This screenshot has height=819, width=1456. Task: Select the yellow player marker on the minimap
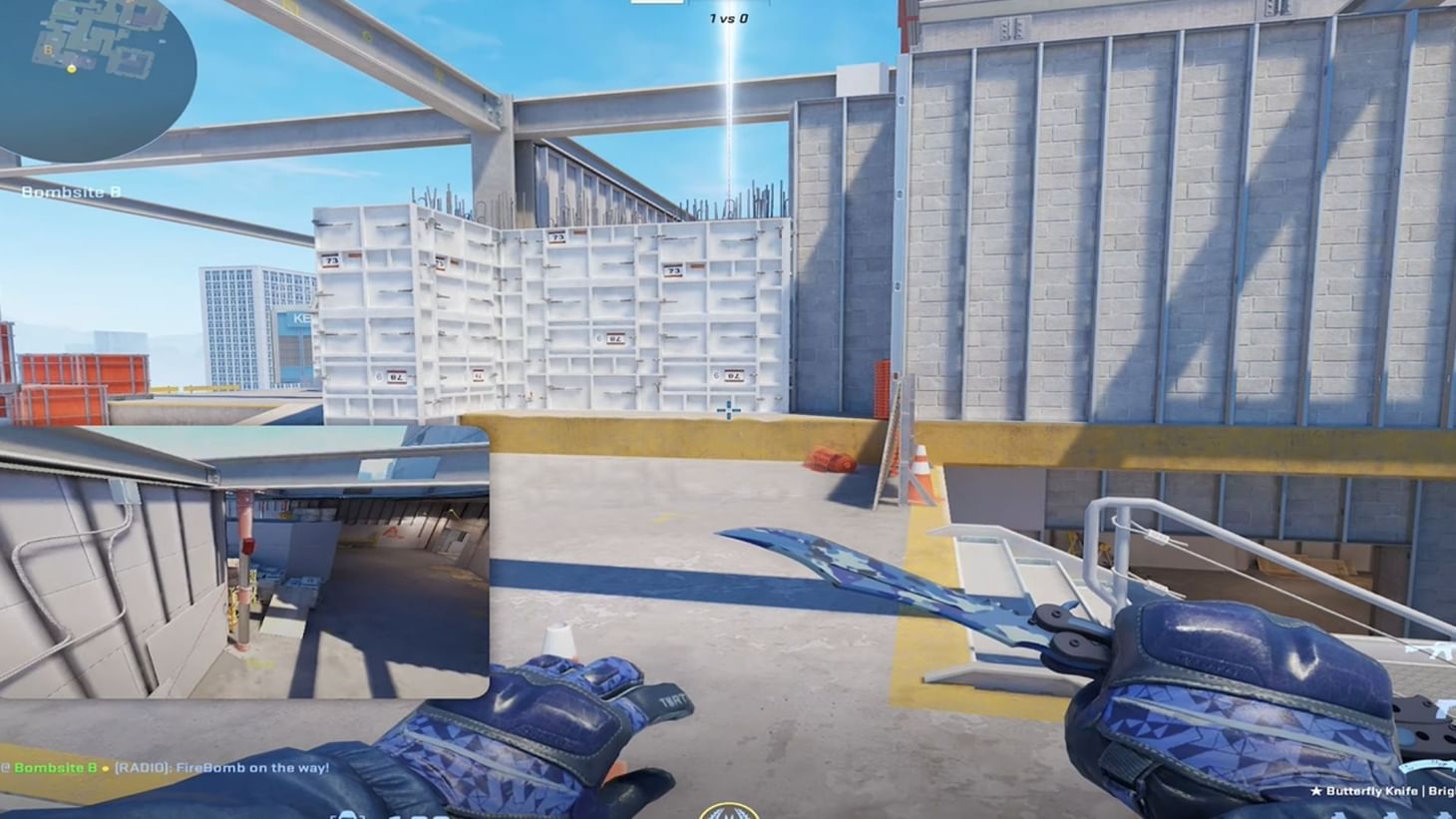tap(70, 71)
